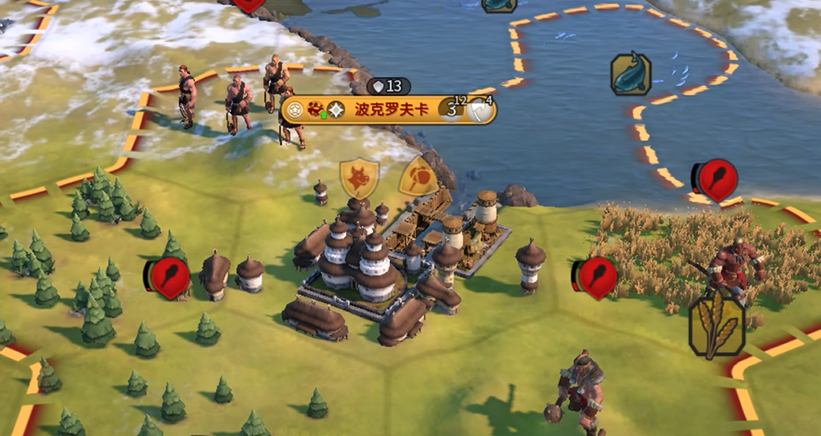The width and height of the screenshot is (821, 436).
Task: Select the hammer unit flag above the city
Action: [417, 177]
